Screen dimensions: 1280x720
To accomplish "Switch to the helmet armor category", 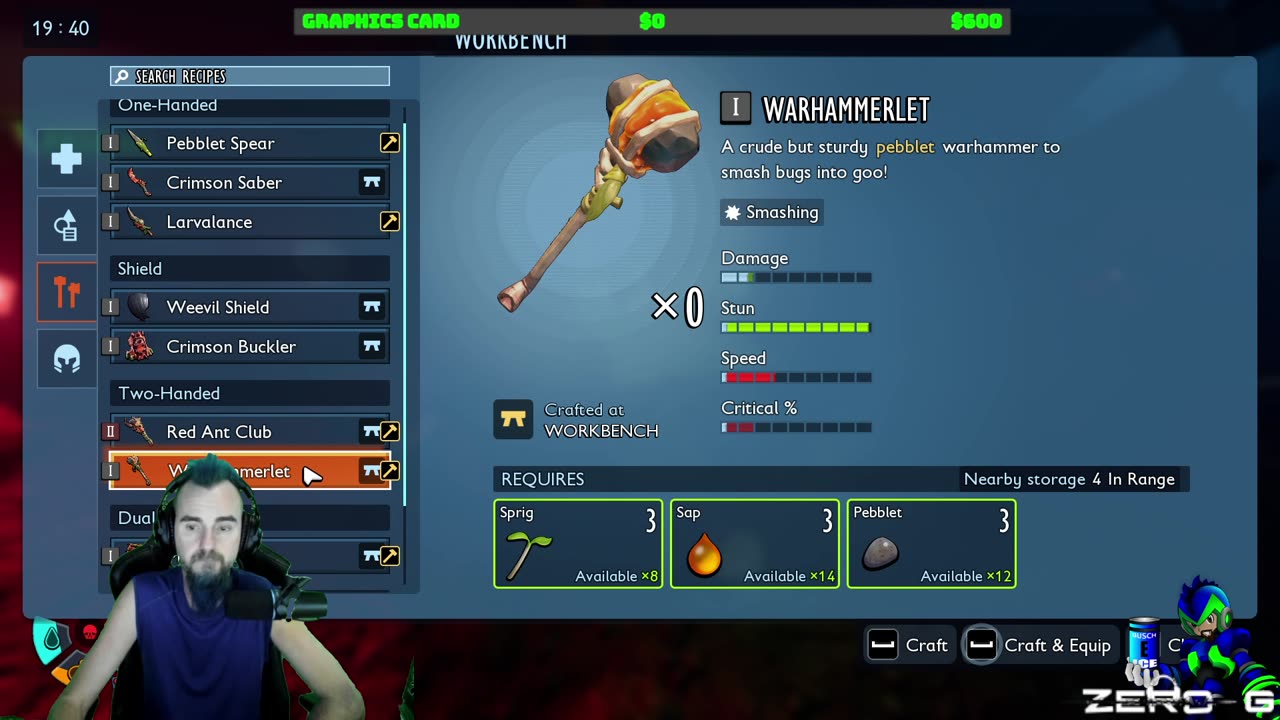I will pyautogui.click(x=67, y=359).
